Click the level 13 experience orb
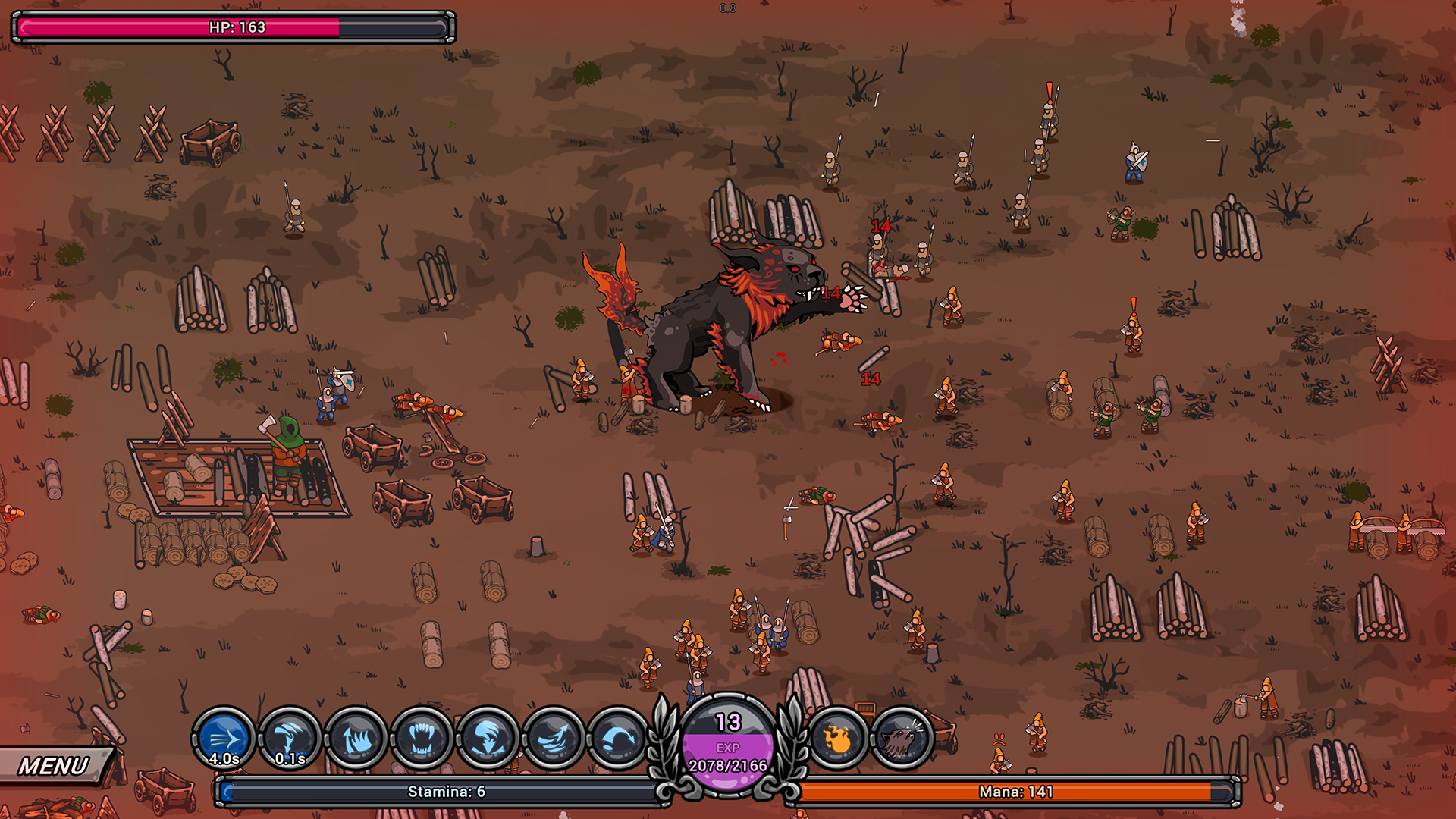1456x819 pixels. coord(728,745)
